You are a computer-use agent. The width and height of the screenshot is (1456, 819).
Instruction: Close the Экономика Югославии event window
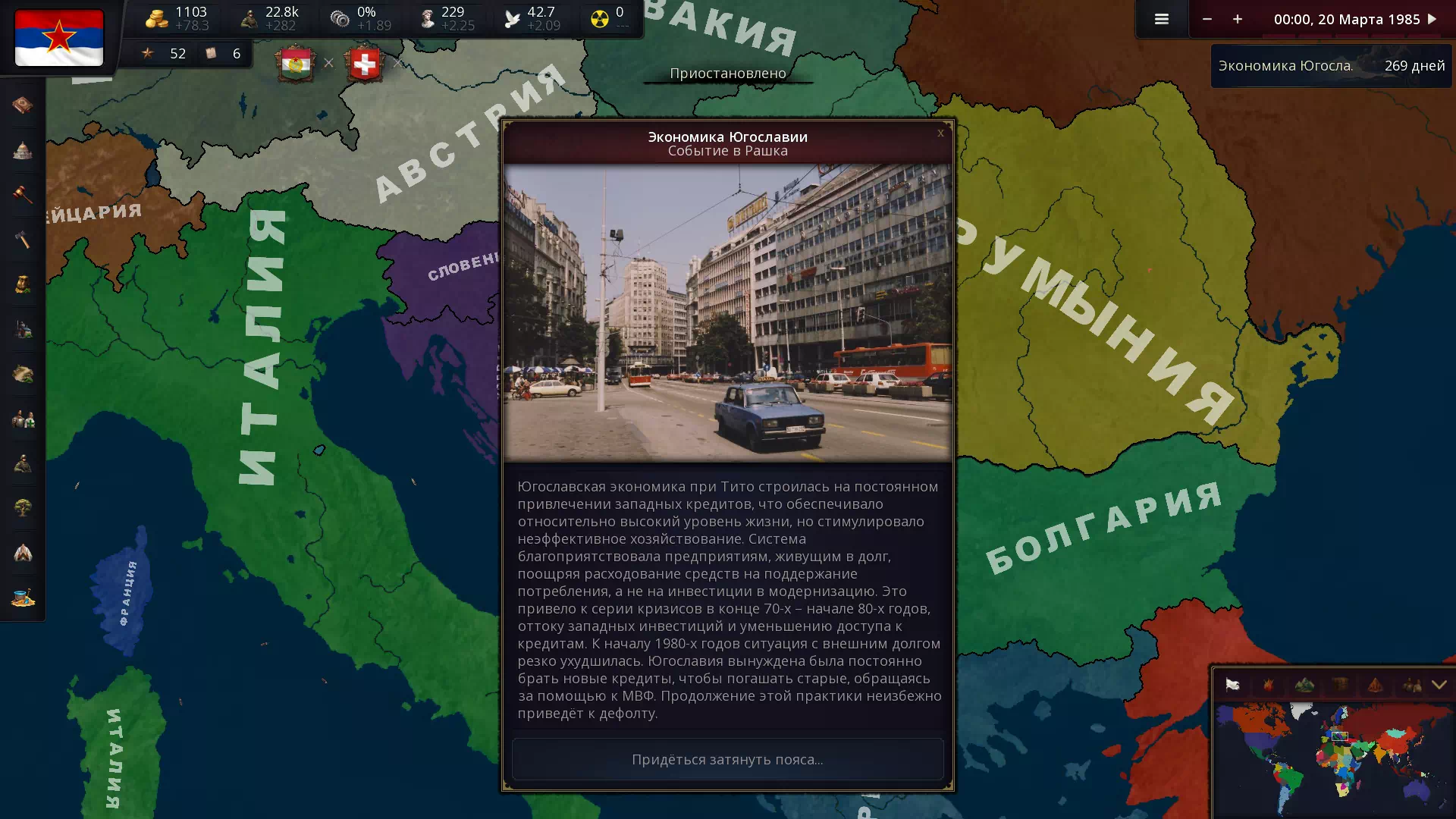point(940,133)
